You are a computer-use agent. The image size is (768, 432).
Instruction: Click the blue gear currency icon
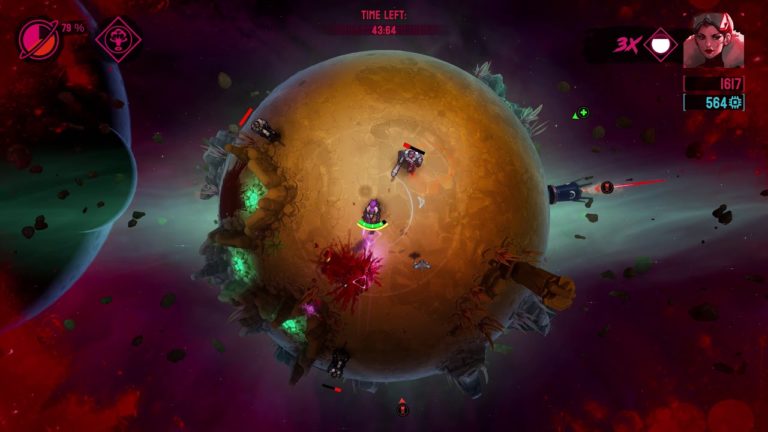(736, 102)
